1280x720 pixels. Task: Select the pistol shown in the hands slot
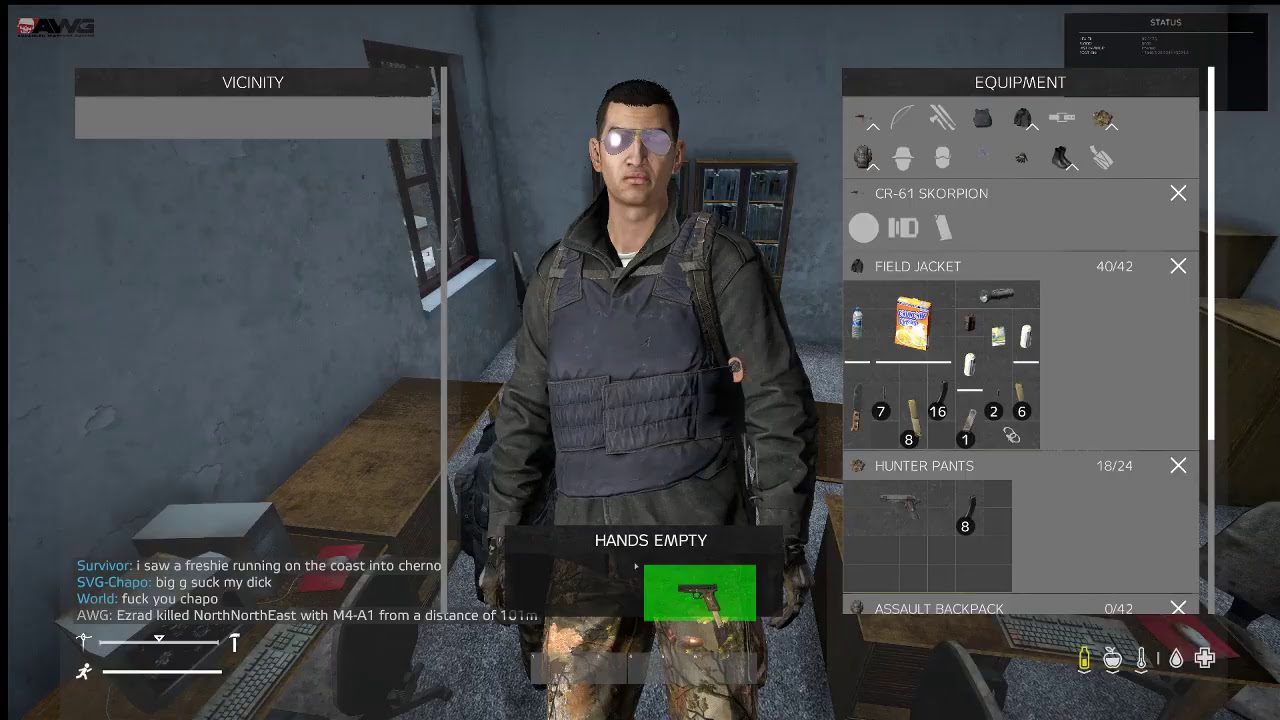point(700,592)
